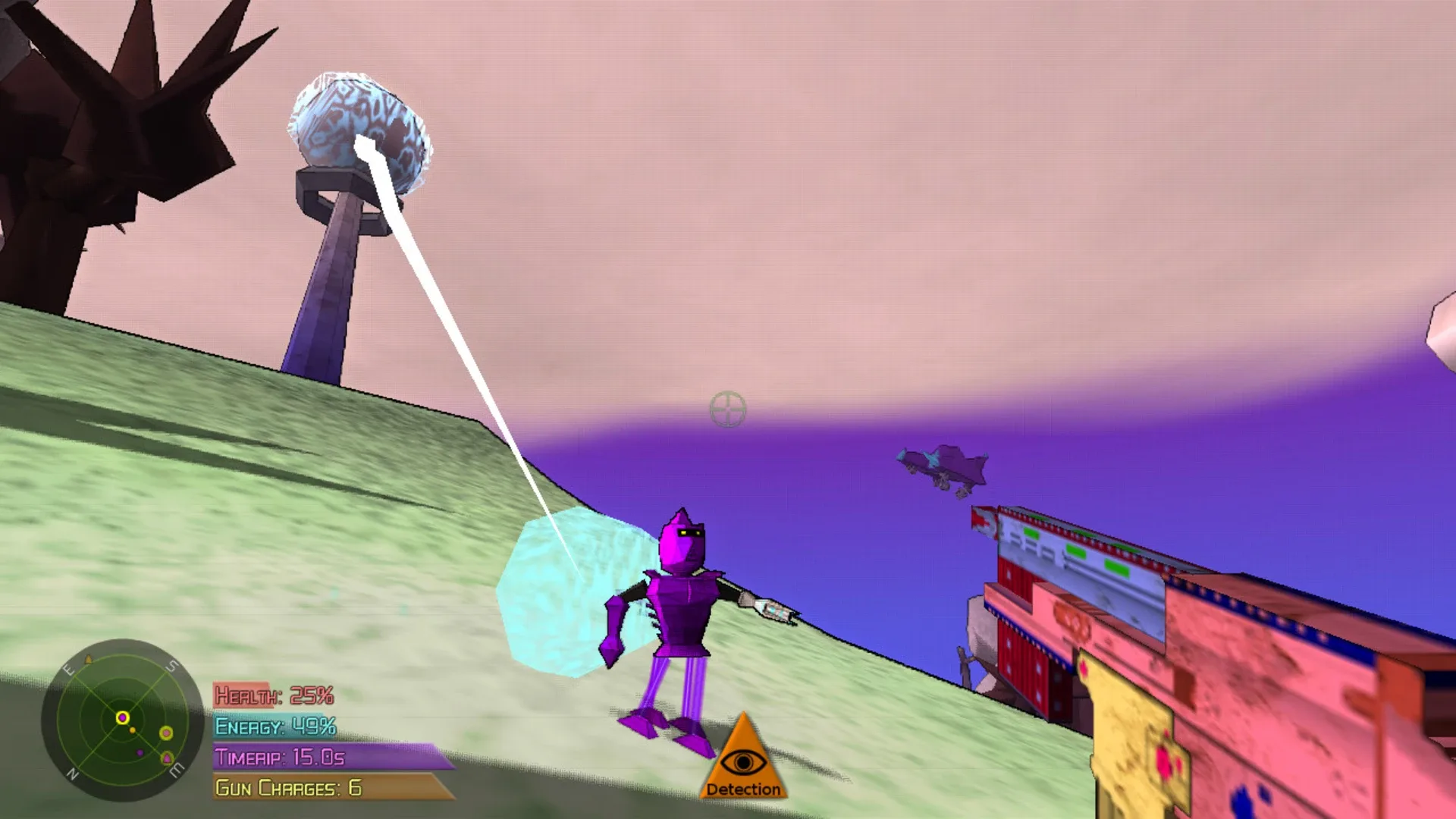The width and height of the screenshot is (1456, 819).
Task: Click the purple dot inside the radar
Action: click(140, 752)
